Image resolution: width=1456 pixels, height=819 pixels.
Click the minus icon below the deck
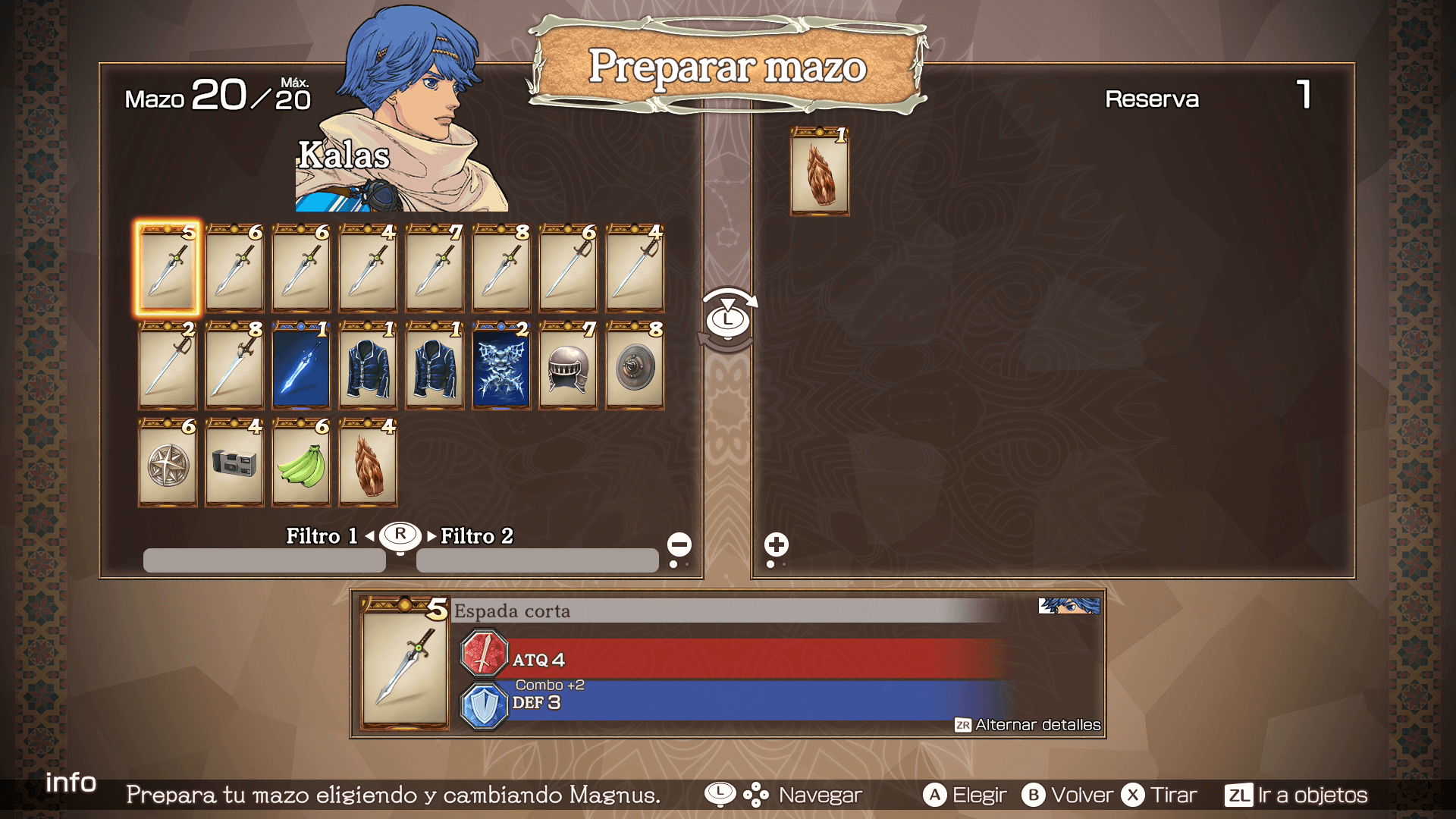click(679, 544)
